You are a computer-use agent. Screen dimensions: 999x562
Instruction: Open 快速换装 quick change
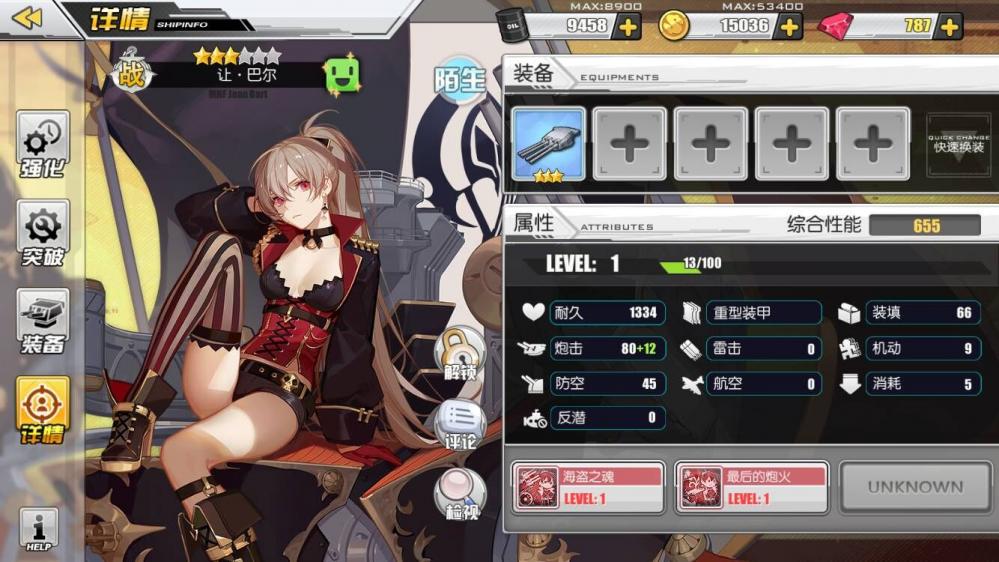pyautogui.click(x=958, y=144)
